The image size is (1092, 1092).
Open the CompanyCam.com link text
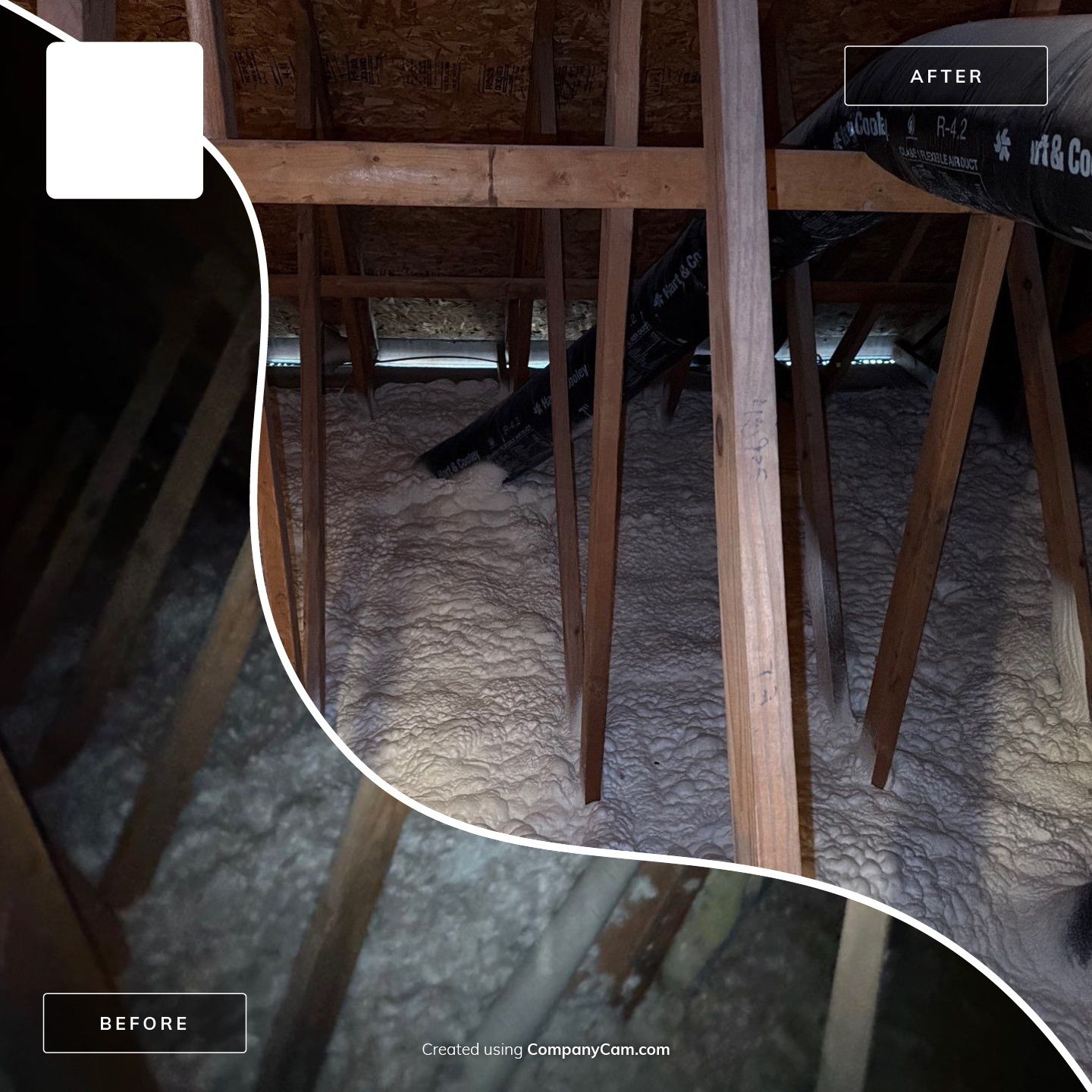pos(598,1050)
